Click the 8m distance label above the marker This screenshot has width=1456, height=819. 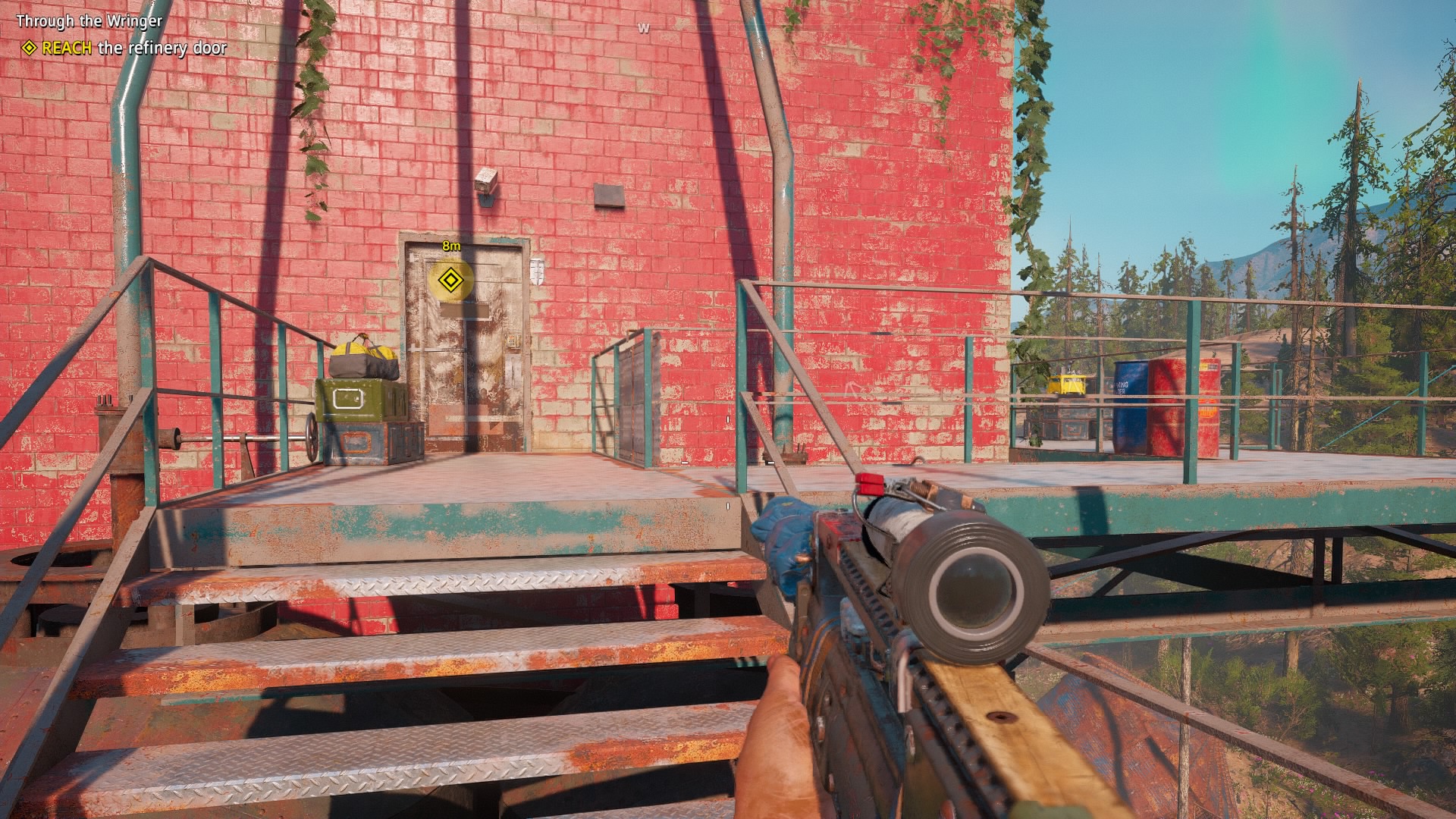451,245
